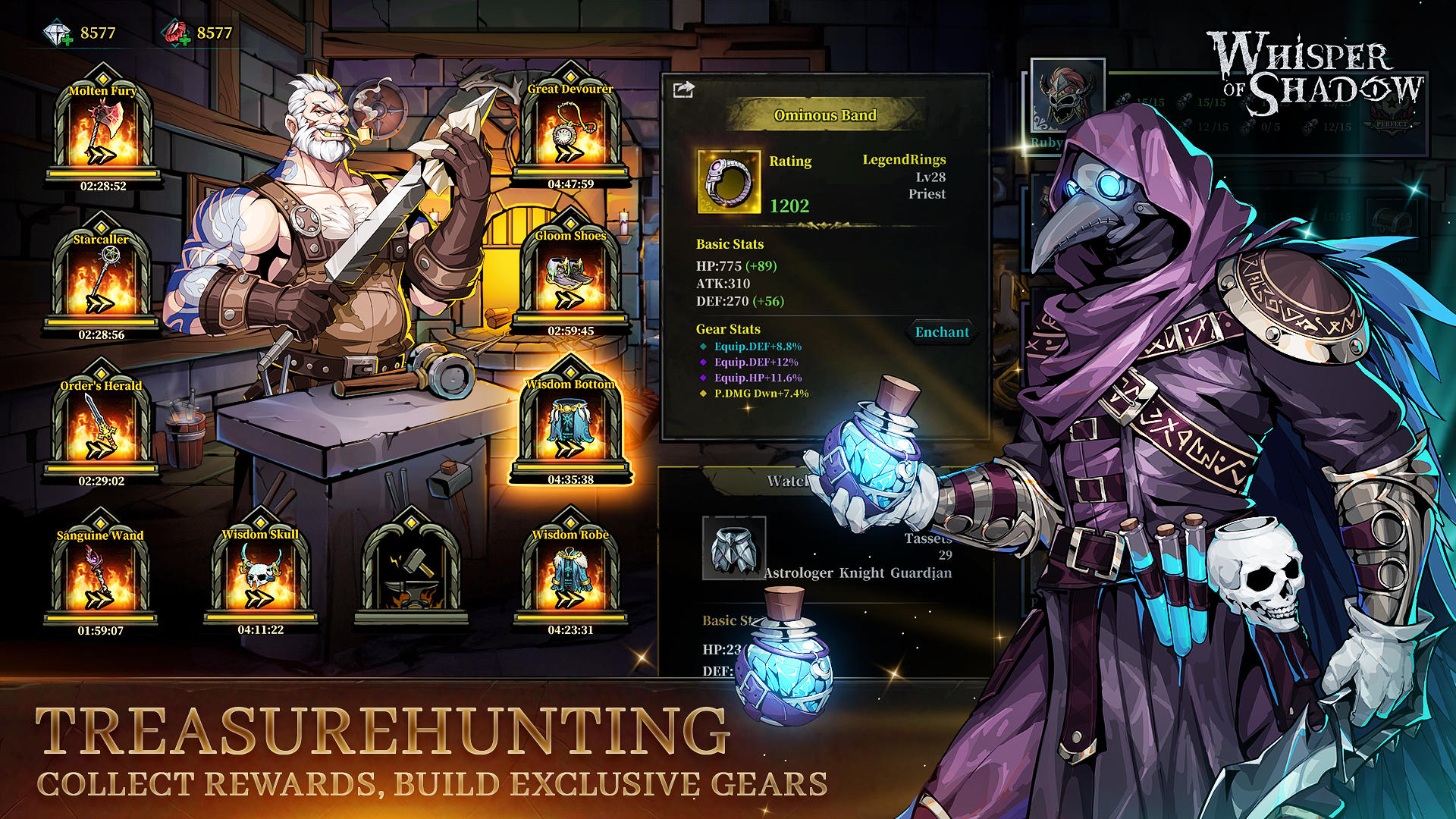Screen dimensions: 1456x819
Task: Click the PERFECT badge emblem
Action: tap(1392, 118)
